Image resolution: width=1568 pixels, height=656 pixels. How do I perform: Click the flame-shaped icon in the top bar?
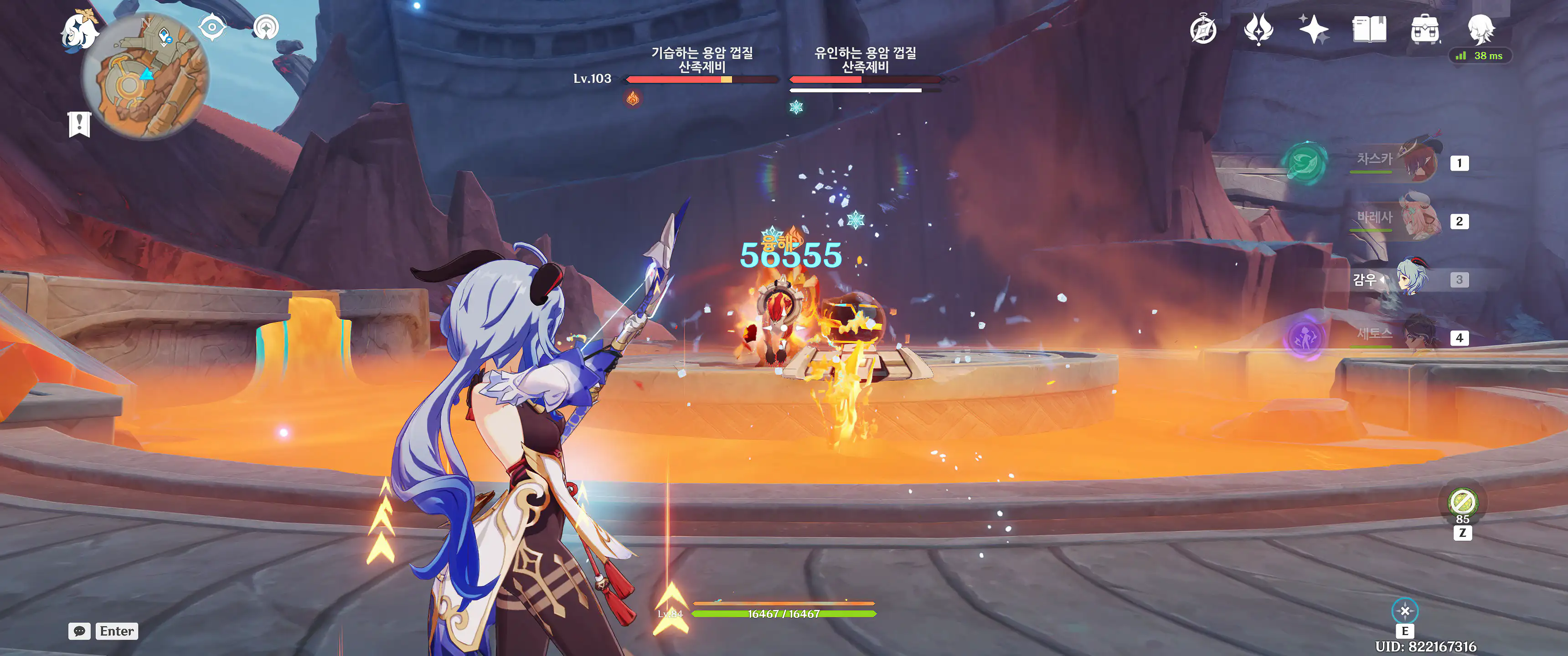coord(1258,29)
